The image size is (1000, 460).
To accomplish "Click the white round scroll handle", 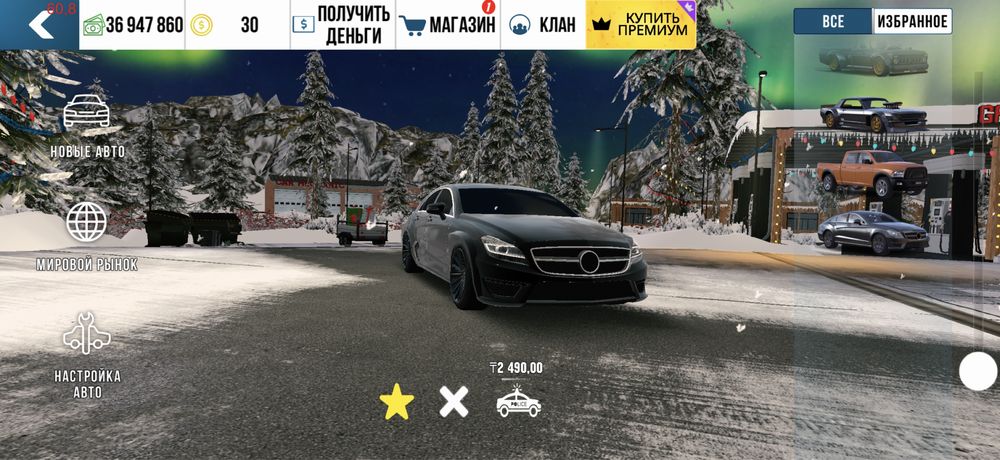I will 978,372.
